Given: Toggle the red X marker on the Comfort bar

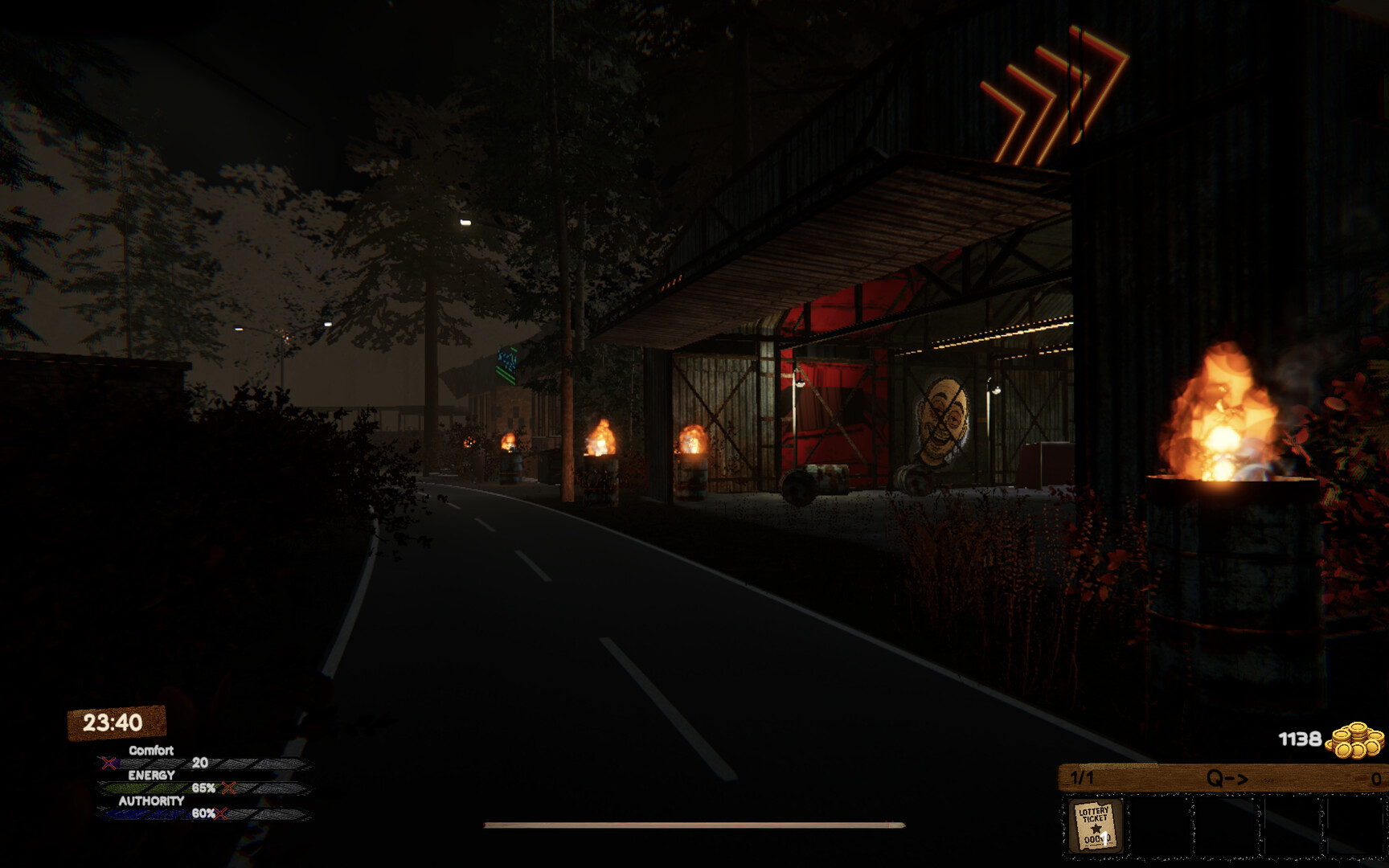Looking at the screenshot, I should (x=109, y=763).
